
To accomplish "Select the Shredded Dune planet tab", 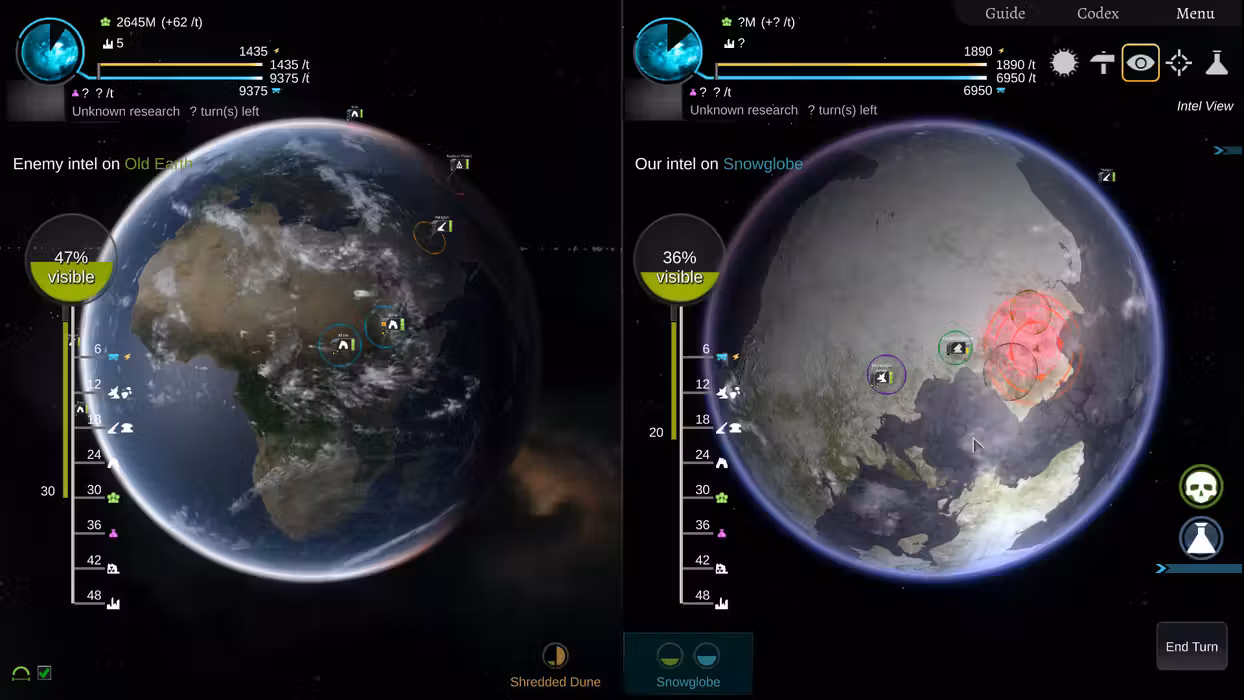I will [x=555, y=666].
